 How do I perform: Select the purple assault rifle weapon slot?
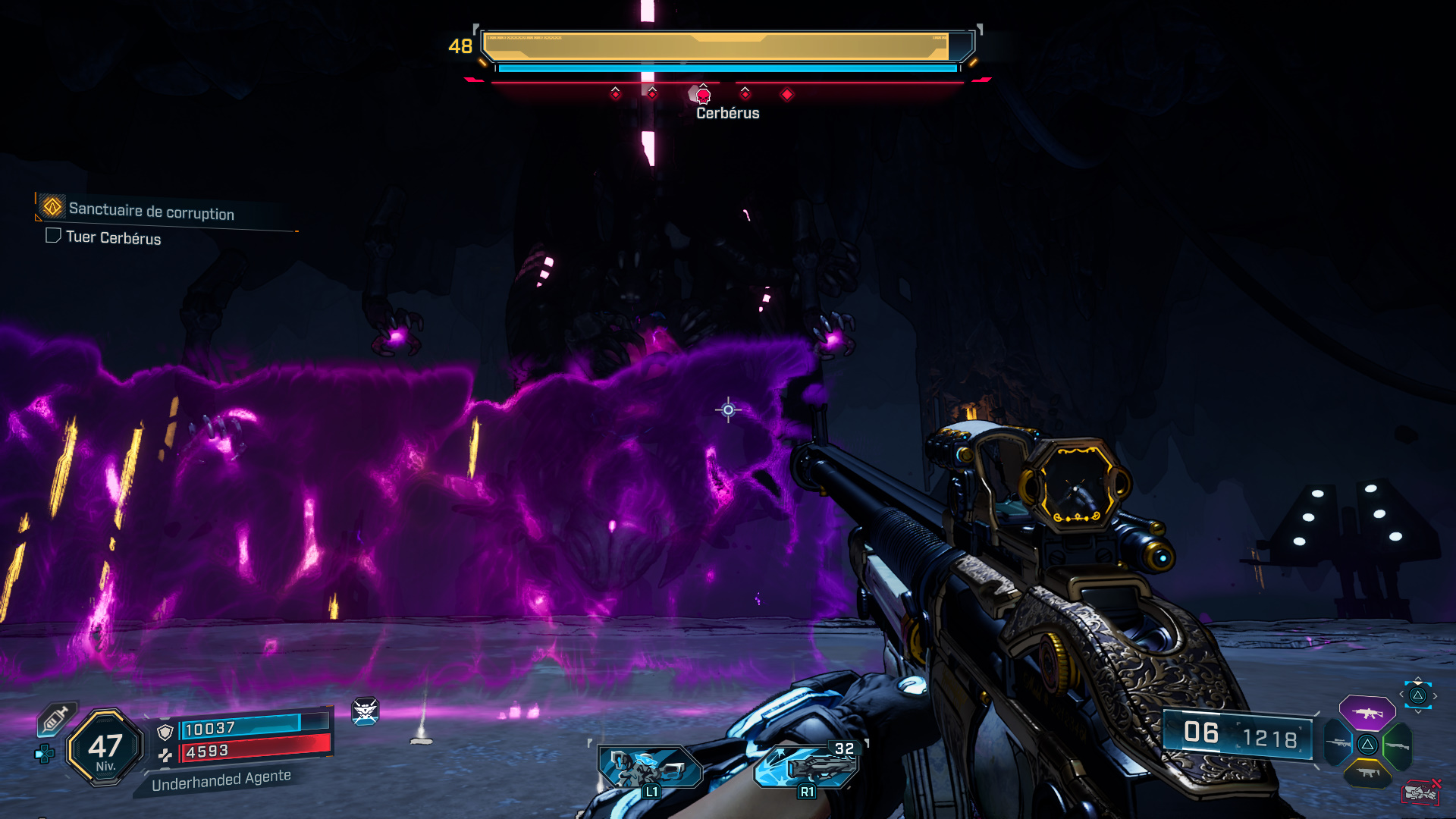[1367, 713]
